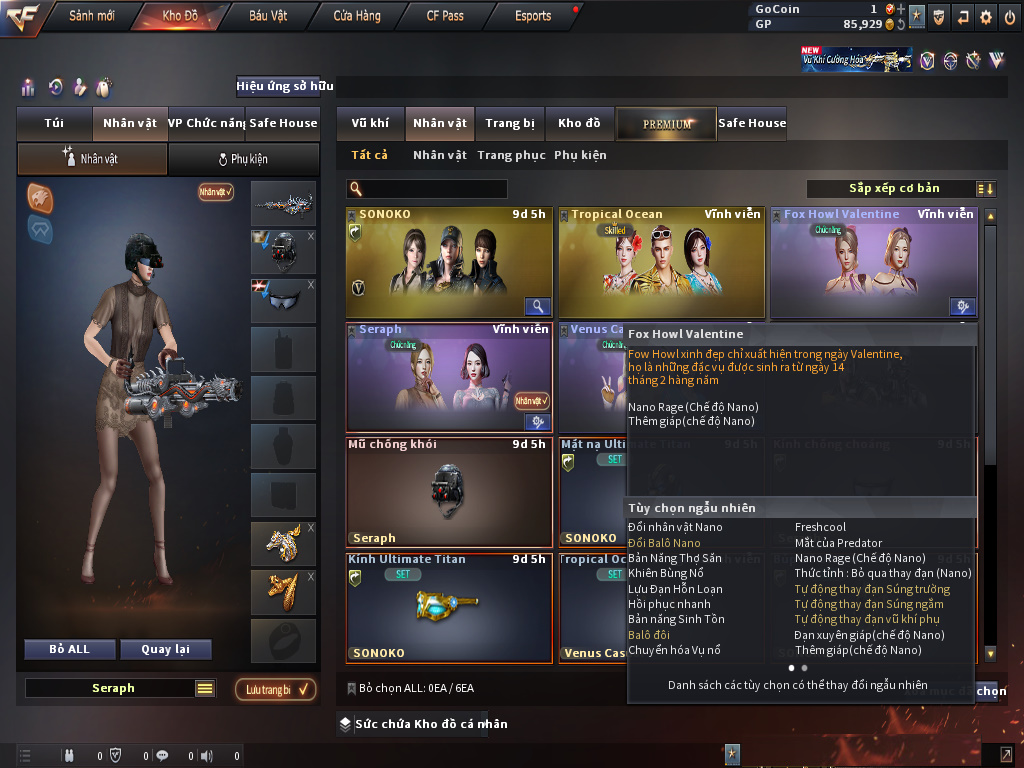Open the Esports tab
Viewport: 1024px width, 768px height.
(x=533, y=16)
